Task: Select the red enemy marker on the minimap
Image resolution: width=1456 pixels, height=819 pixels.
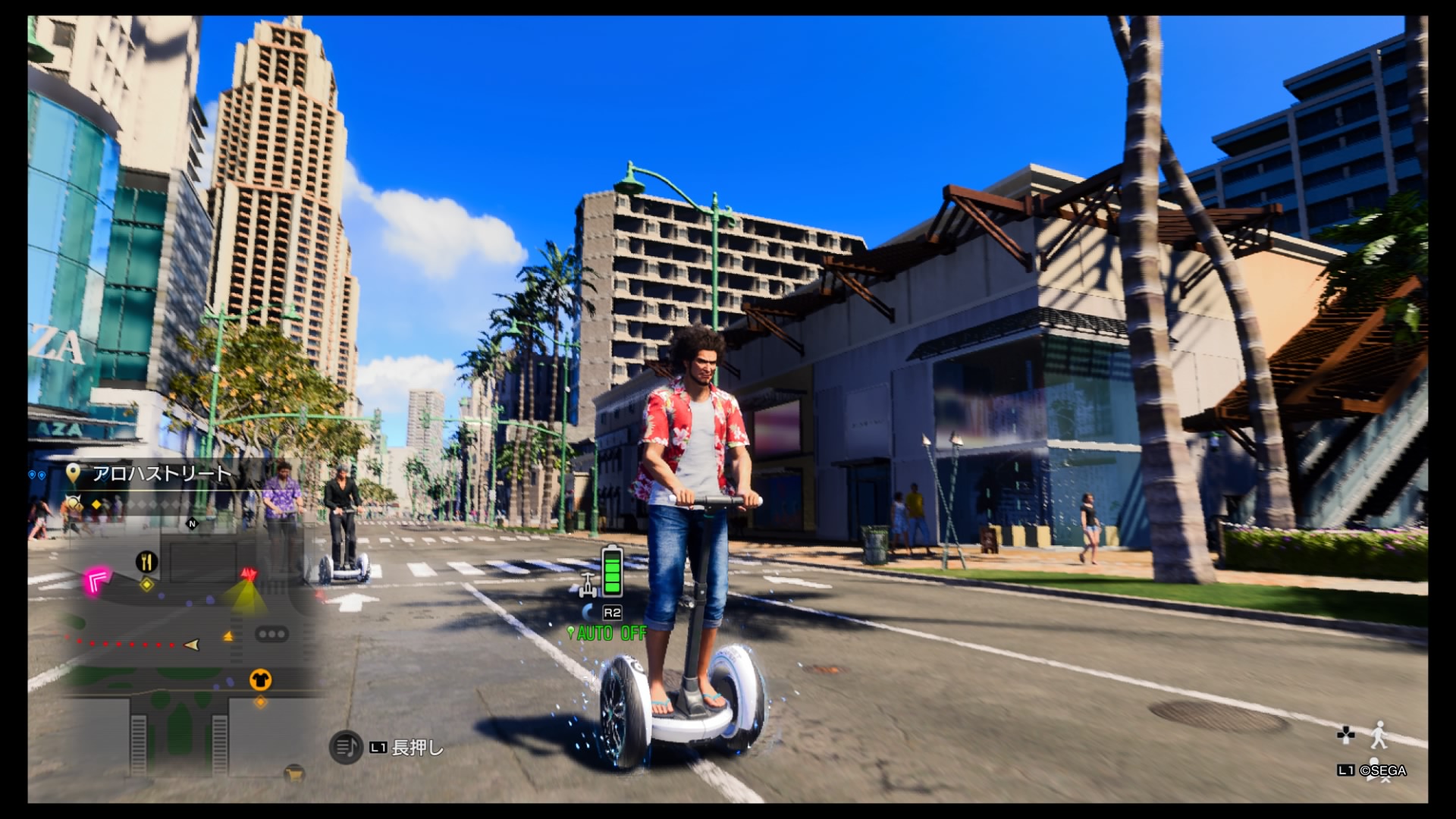Action: 248,574
